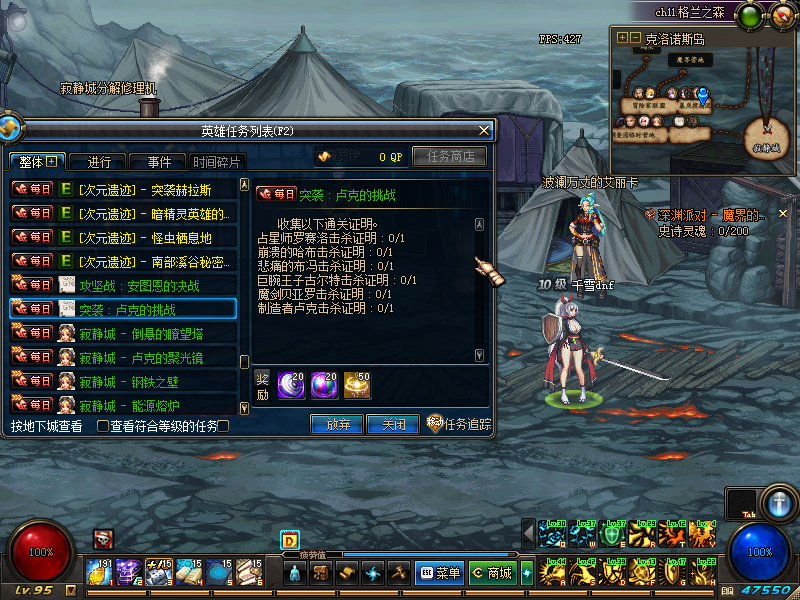
Task: Tick the 查看符合等级的任务 checkbox
Action: [102, 426]
